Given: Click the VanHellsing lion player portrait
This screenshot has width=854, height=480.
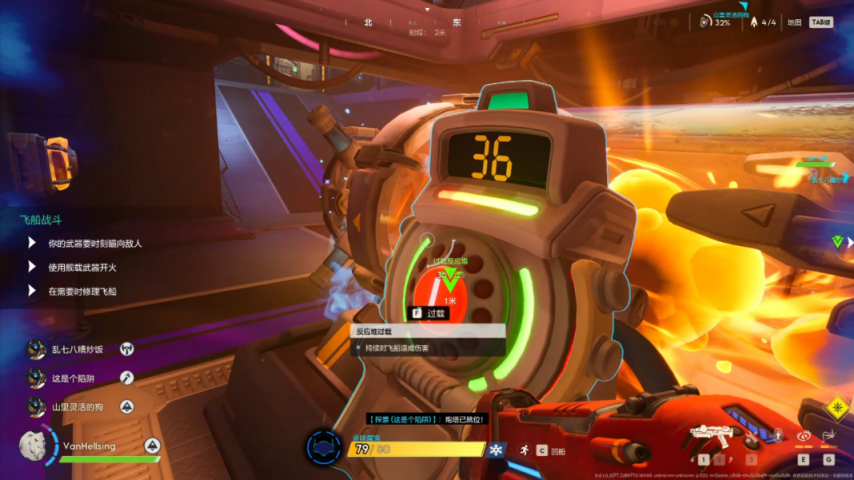Looking at the screenshot, I should (x=34, y=446).
